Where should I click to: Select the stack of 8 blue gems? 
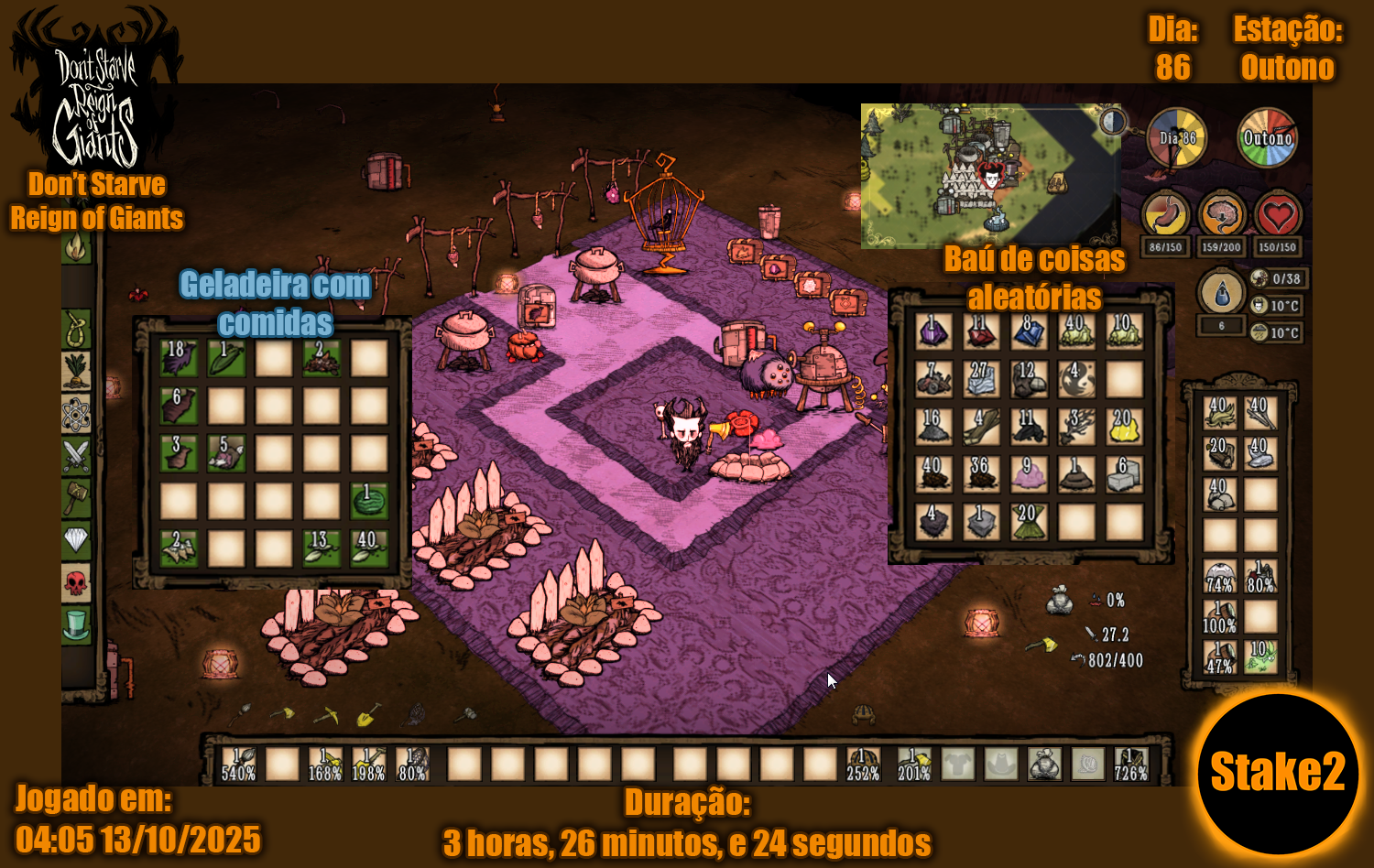pyautogui.click(x=1029, y=331)
